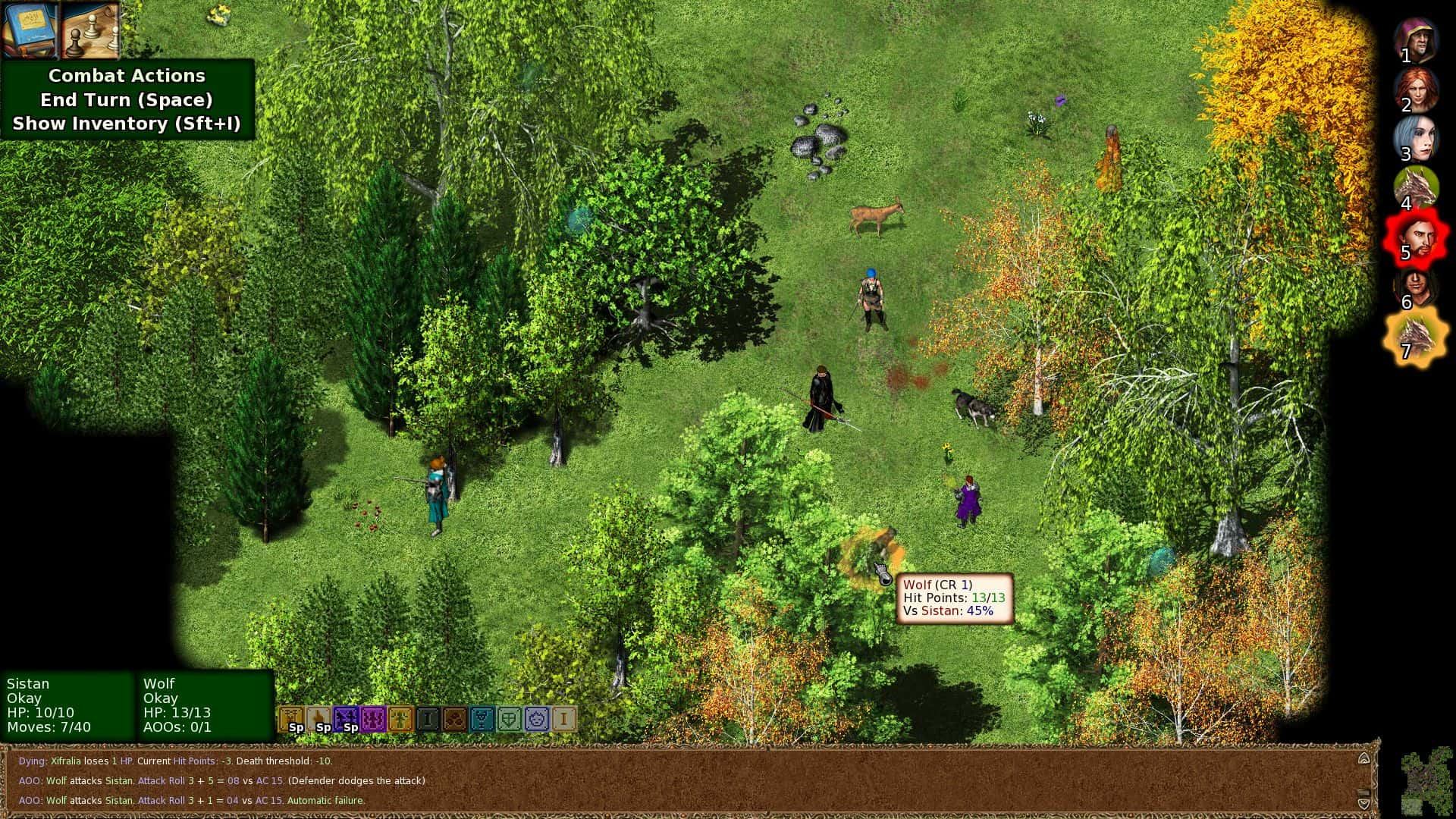Select the magenta spell icon in the action bar
The height and width of the screenshot is (819, 1456).
[375, 717]
